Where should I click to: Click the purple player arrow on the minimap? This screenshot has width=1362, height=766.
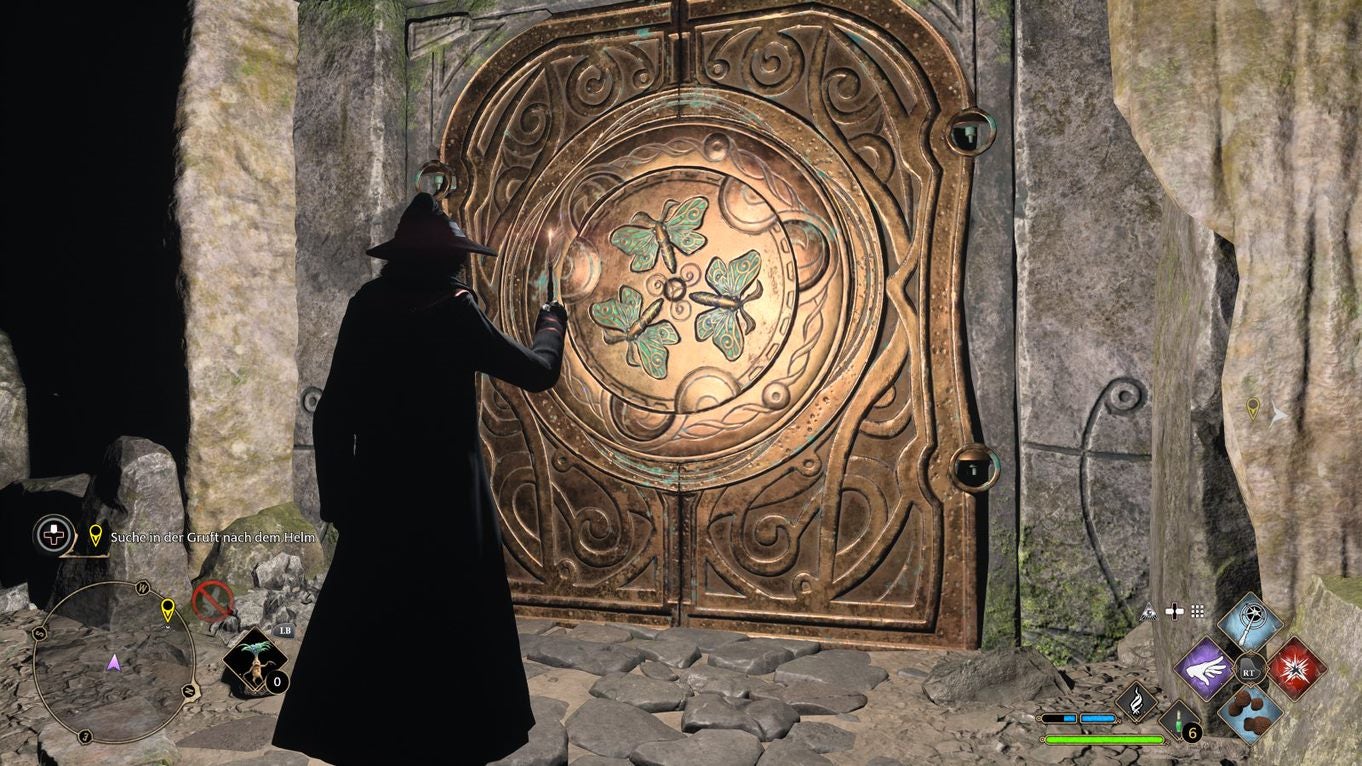[x=115, y=663]
